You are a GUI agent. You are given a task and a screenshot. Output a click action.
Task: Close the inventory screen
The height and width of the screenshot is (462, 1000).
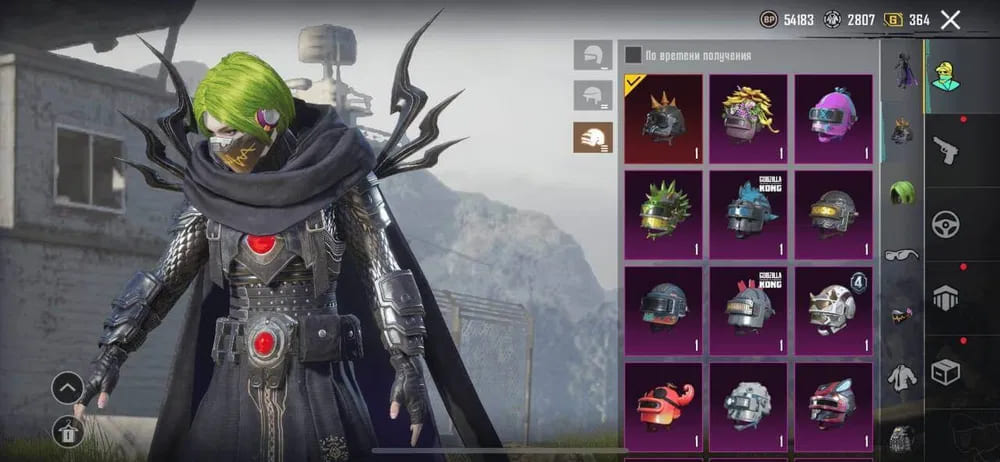point(950,19)
